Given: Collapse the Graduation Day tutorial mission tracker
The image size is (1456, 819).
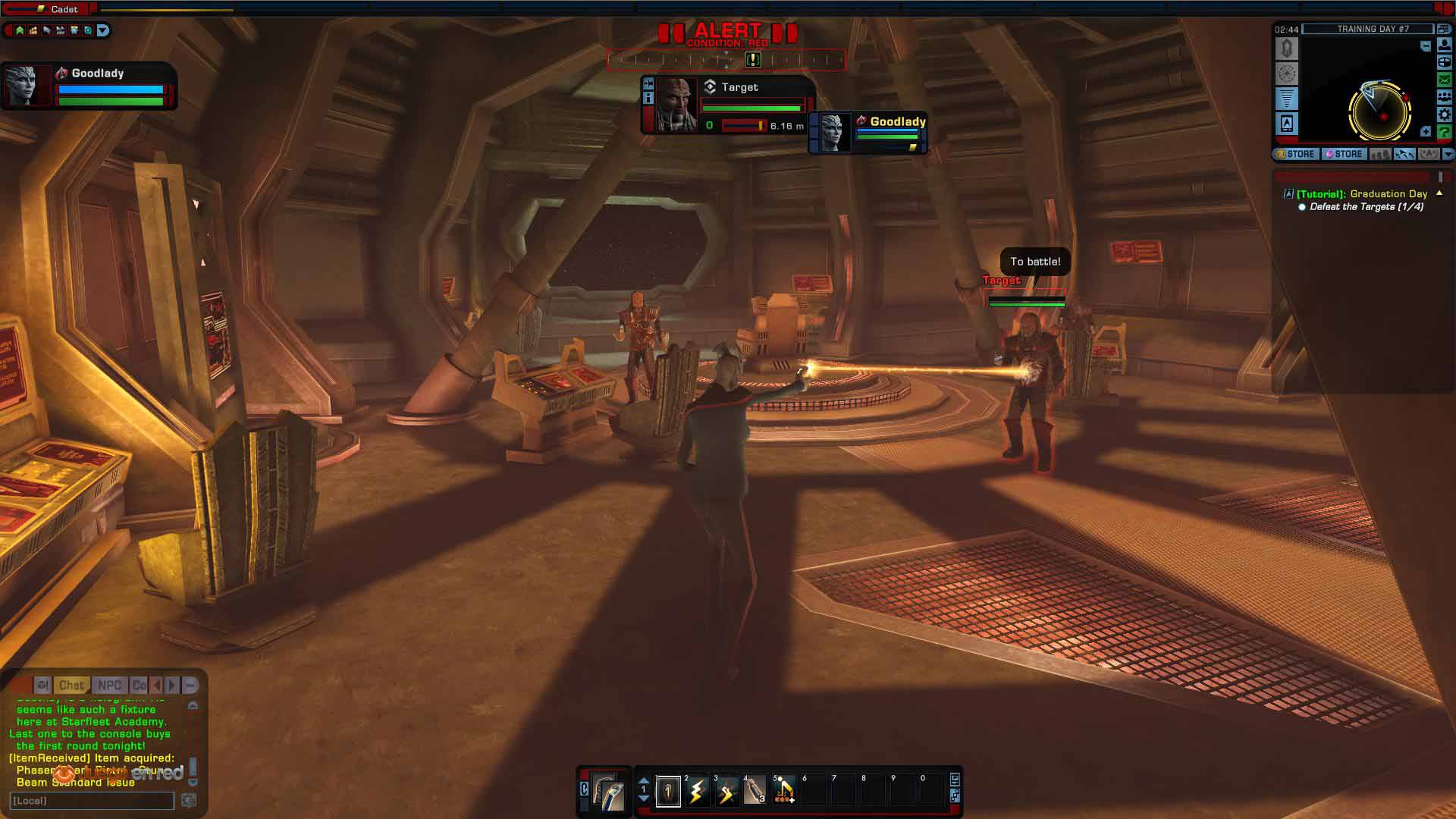Looking at the screenshot, I should point(1439,193).
